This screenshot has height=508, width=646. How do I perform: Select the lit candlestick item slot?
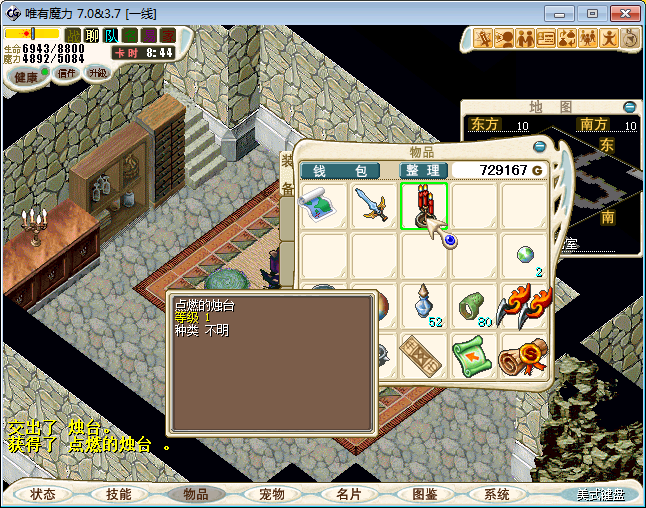pos(424,206)
